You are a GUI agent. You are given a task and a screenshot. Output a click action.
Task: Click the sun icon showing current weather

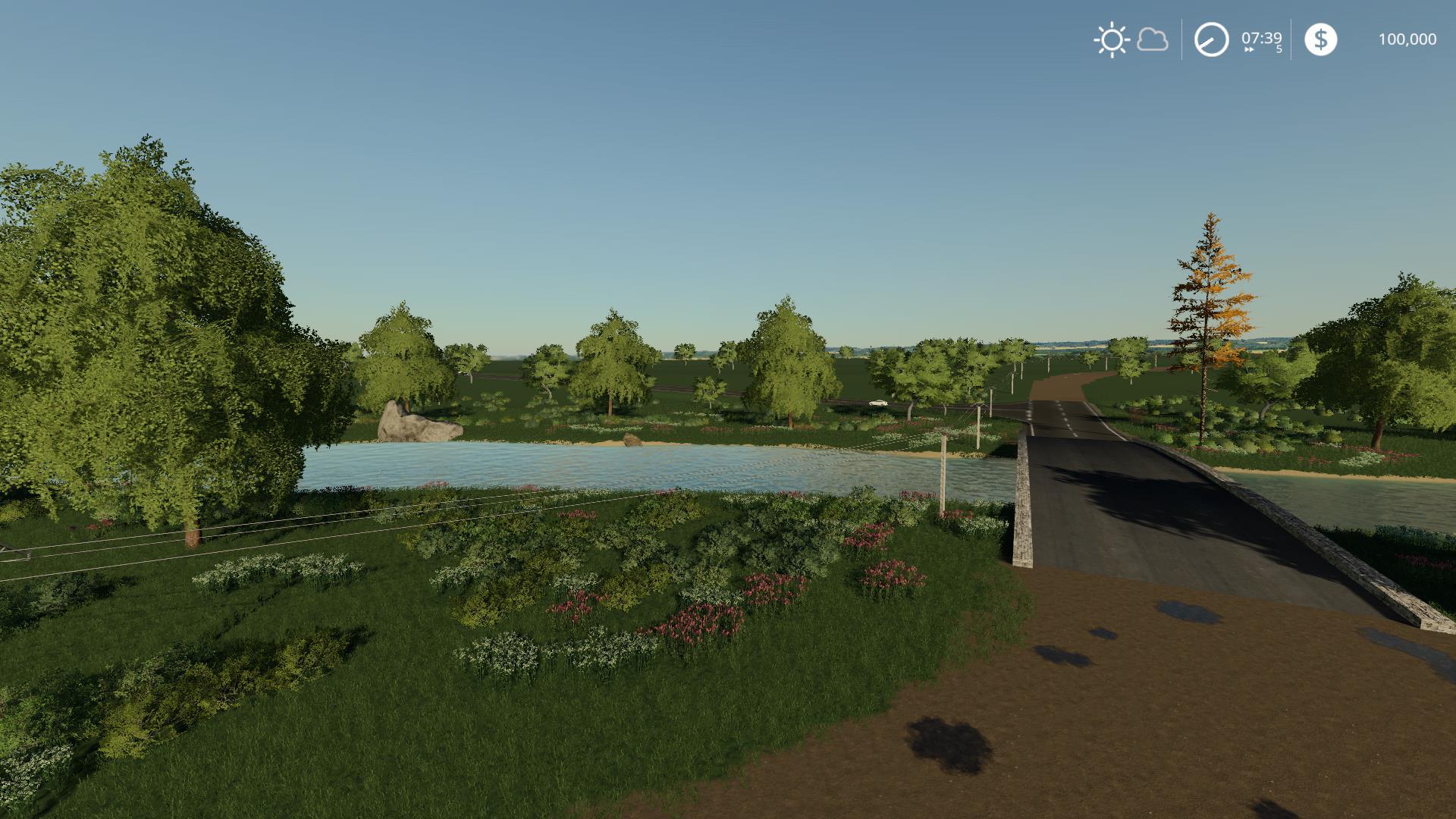1112,39
